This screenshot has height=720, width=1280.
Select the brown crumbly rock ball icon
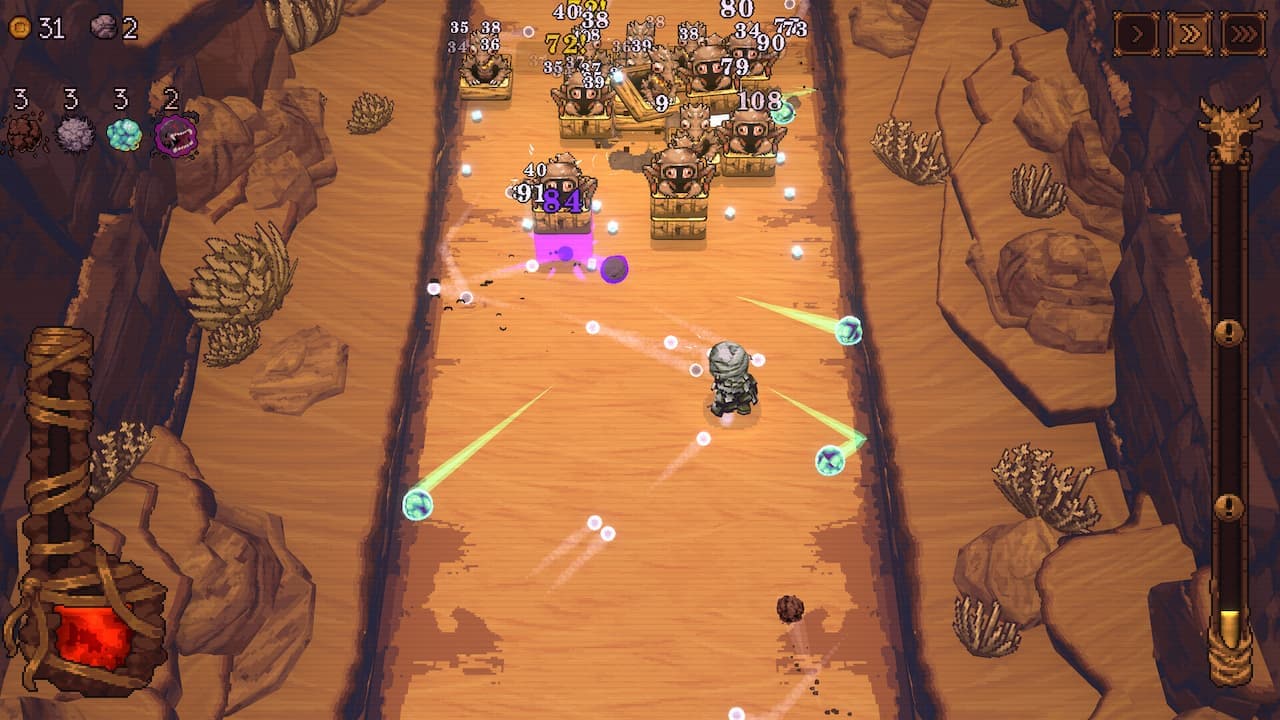pos(23,134)
